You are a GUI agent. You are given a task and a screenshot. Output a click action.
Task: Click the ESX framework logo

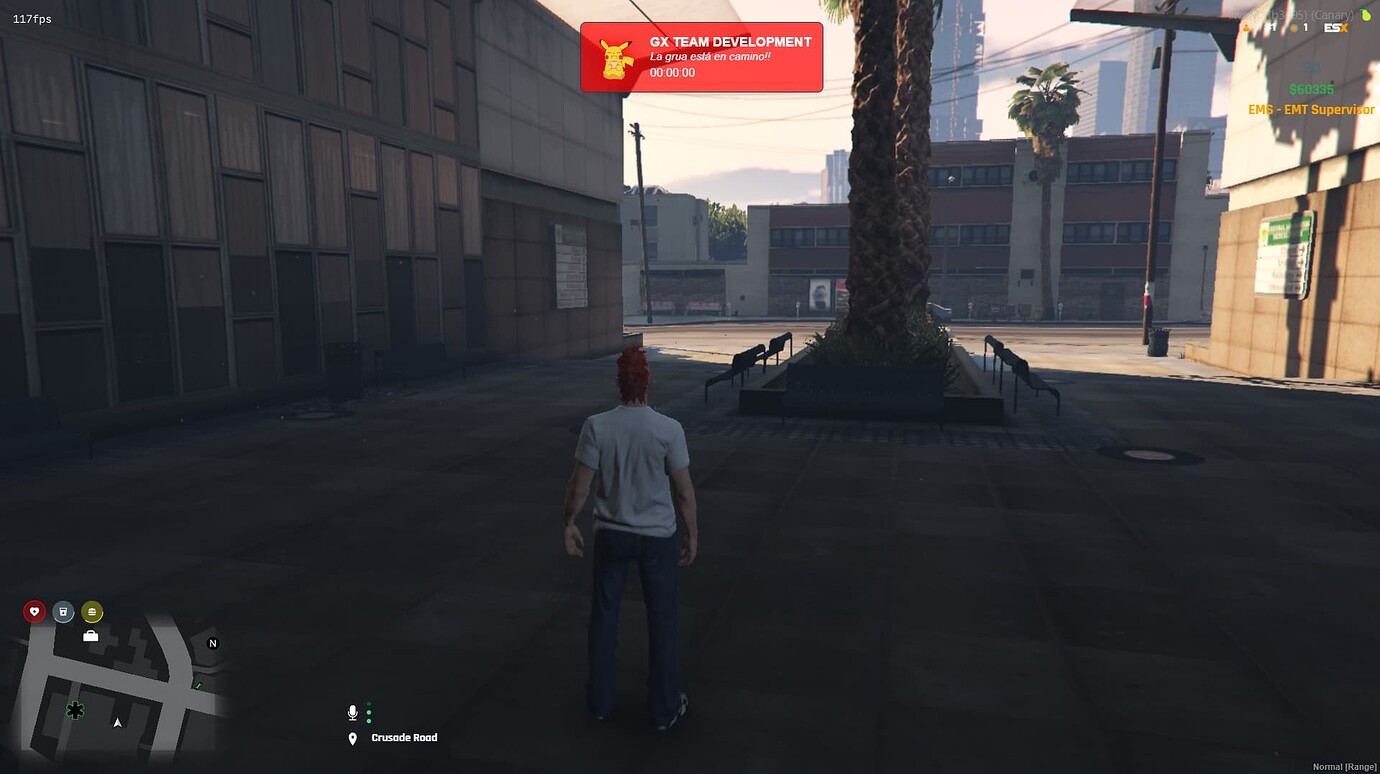(x=1335, y=28)
